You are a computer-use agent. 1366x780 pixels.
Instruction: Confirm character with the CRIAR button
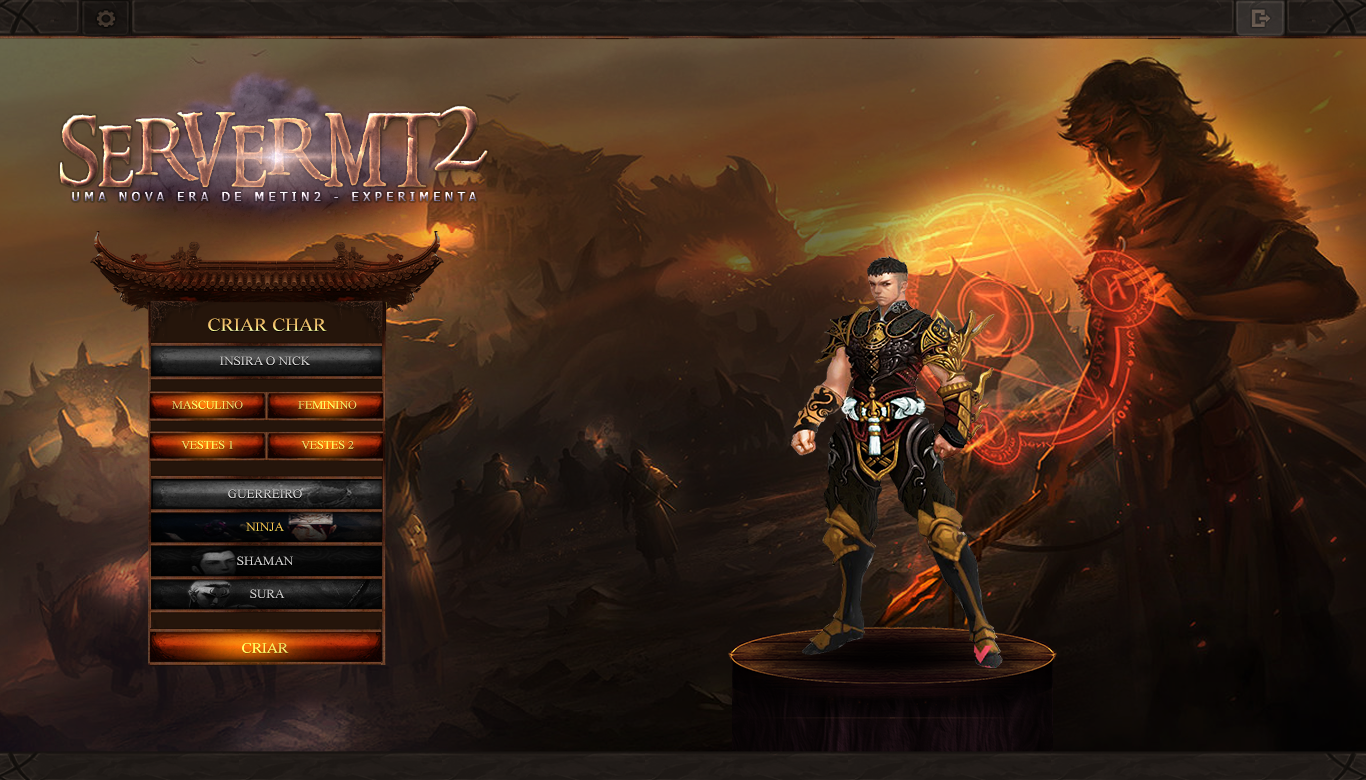coord(266,648)
